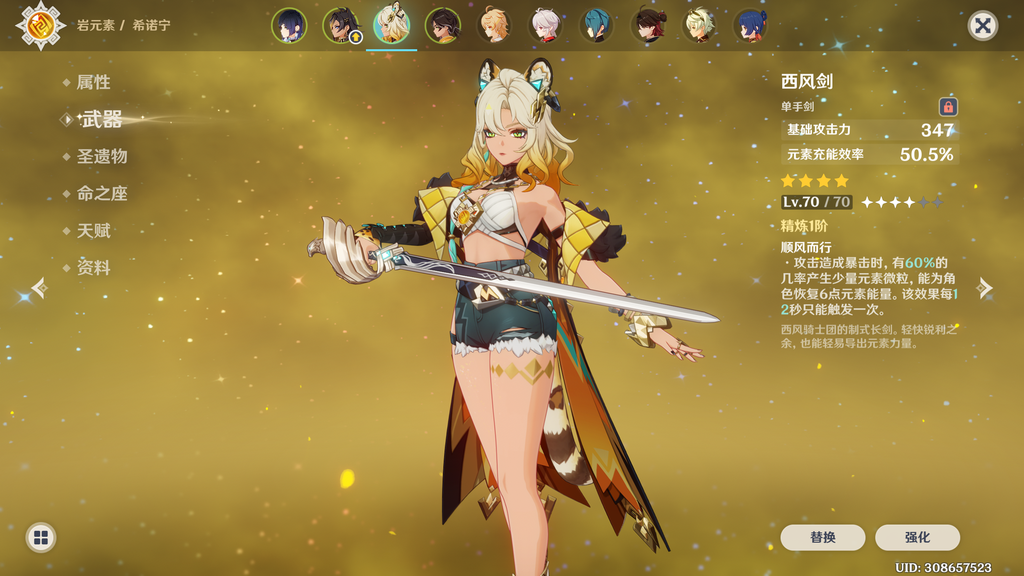
Task: Toggle the red weapon lock icon
Action: click(x=948, y=106)
